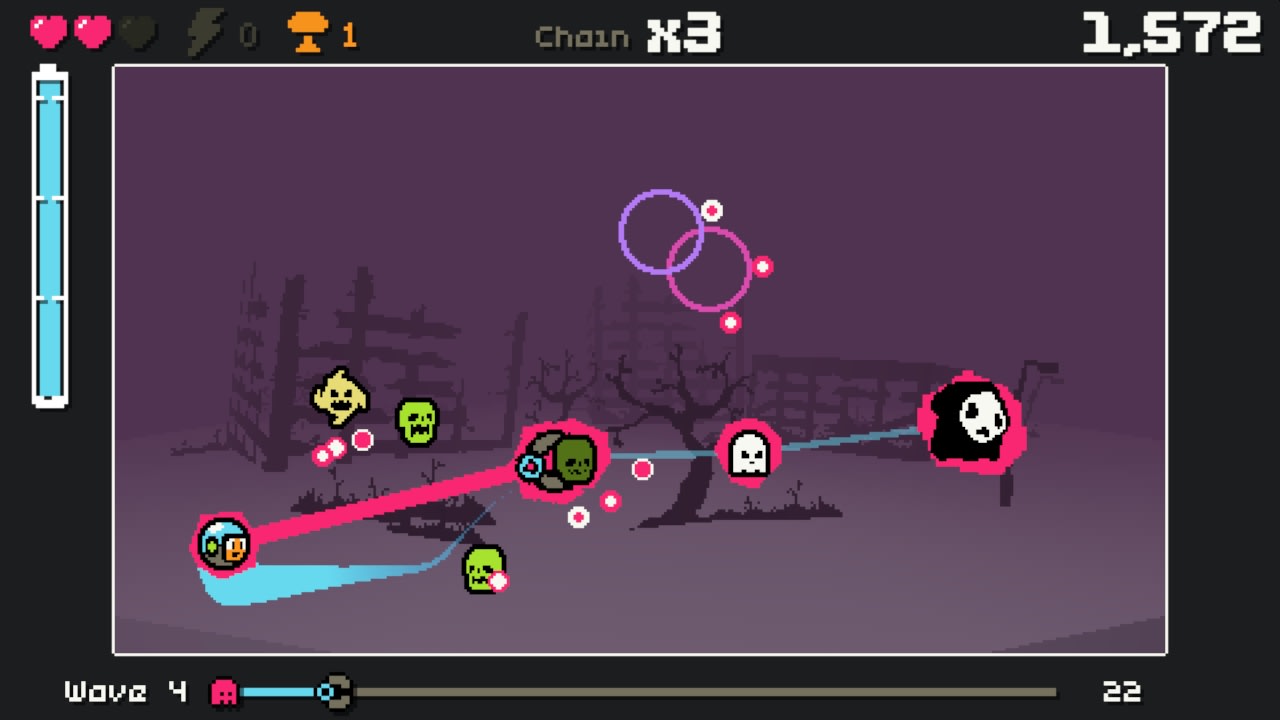Select the first pink heart icon
This screenshot has height=720, width=1280.
click(48, 30)
